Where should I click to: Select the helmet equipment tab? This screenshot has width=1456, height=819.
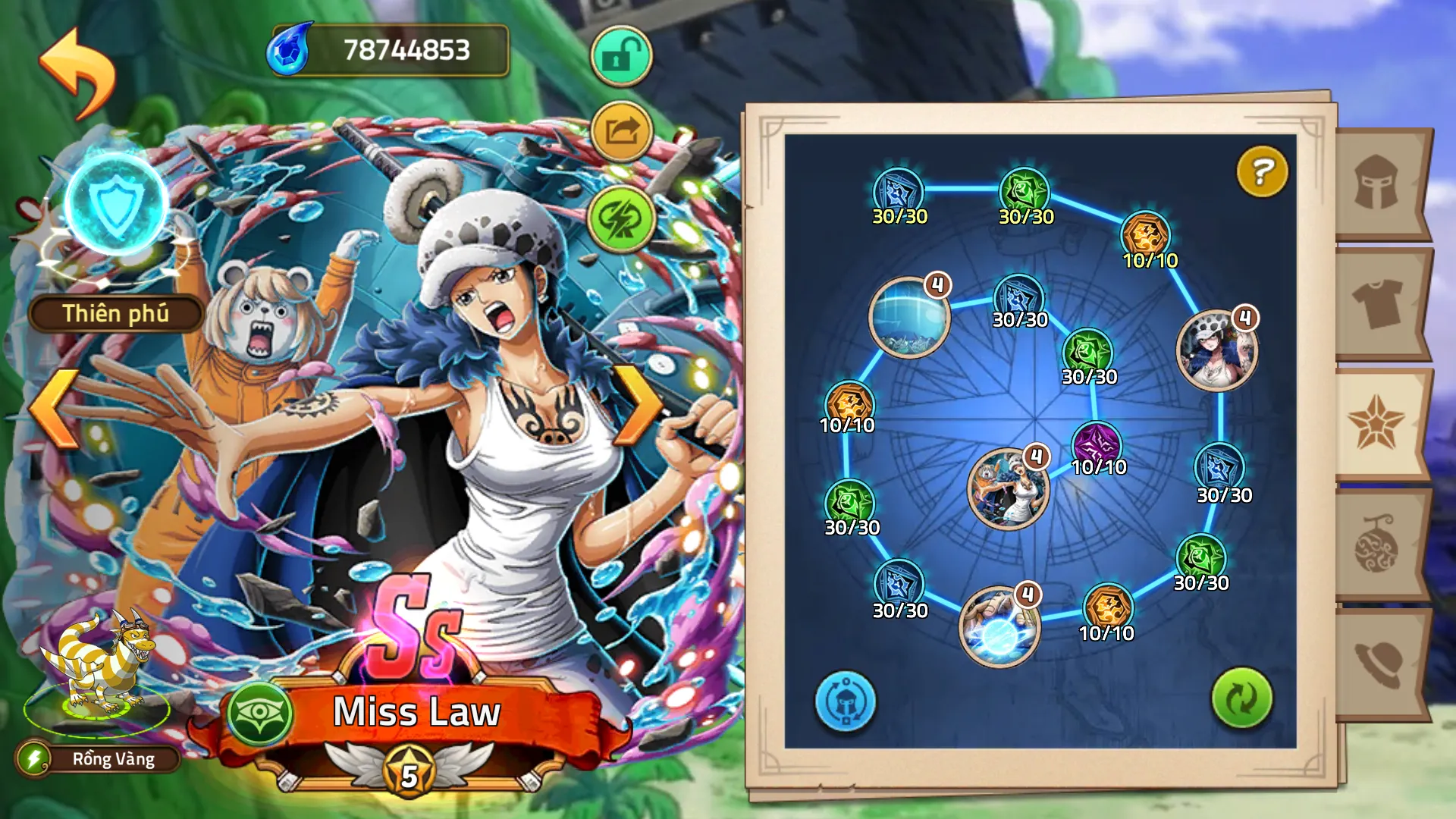pos(1377,183)
